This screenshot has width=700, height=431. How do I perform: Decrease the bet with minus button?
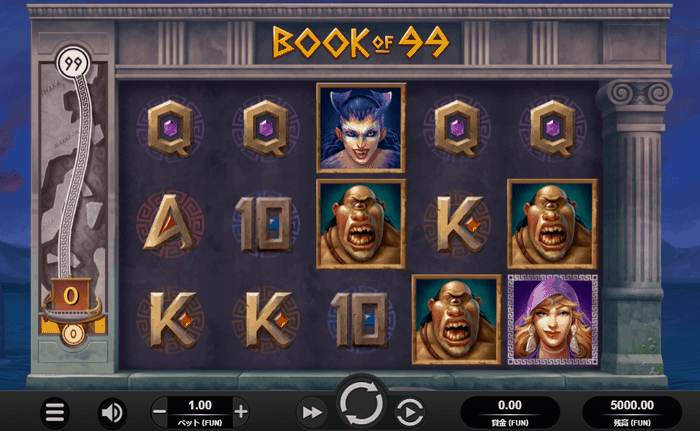pyautogui.click(x=160, y=411)
